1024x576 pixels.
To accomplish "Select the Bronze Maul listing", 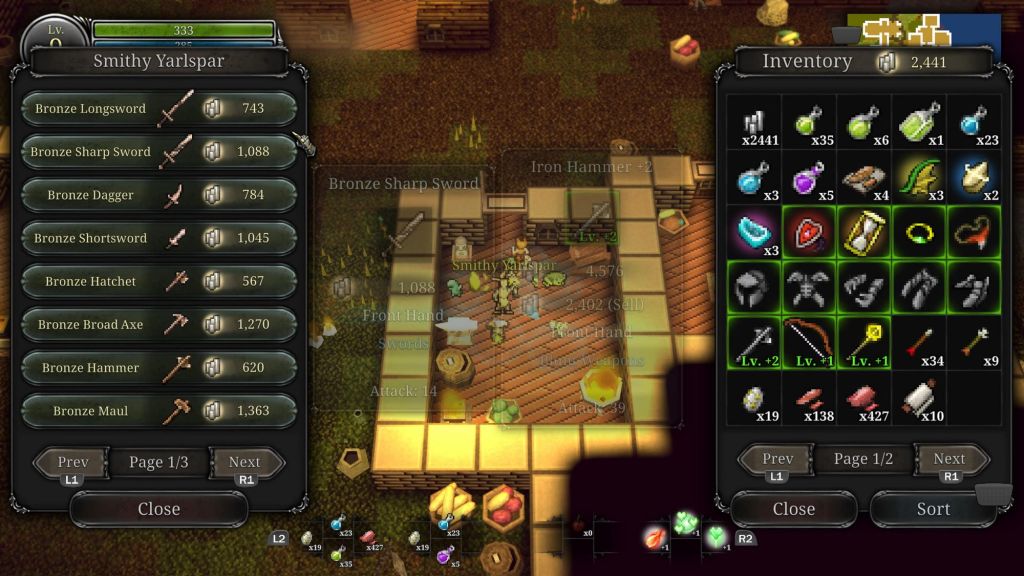I will pyautogui.click(x=159, y=411).
